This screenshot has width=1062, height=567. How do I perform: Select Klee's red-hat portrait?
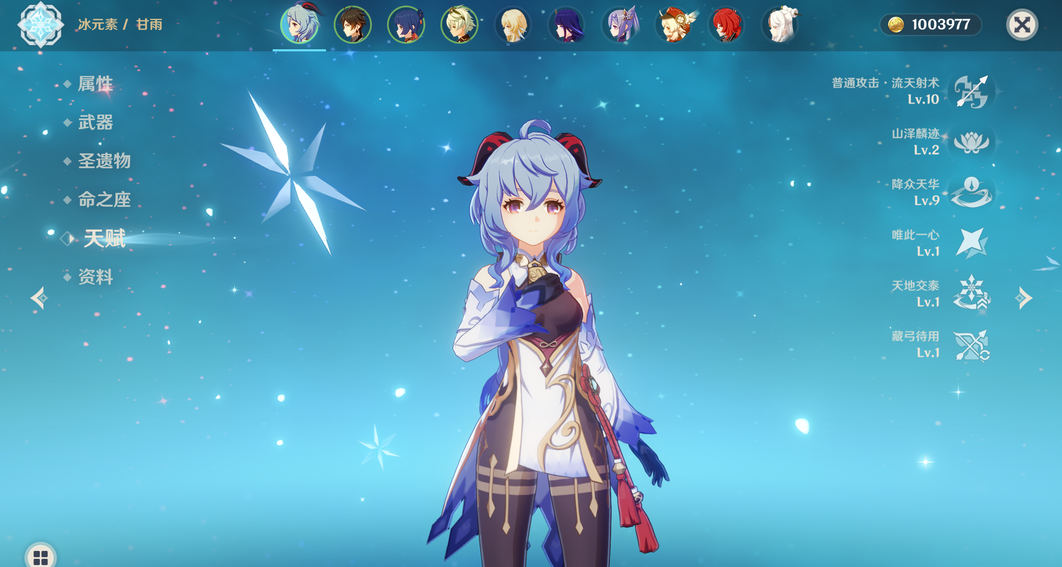[x=674, y=25]
